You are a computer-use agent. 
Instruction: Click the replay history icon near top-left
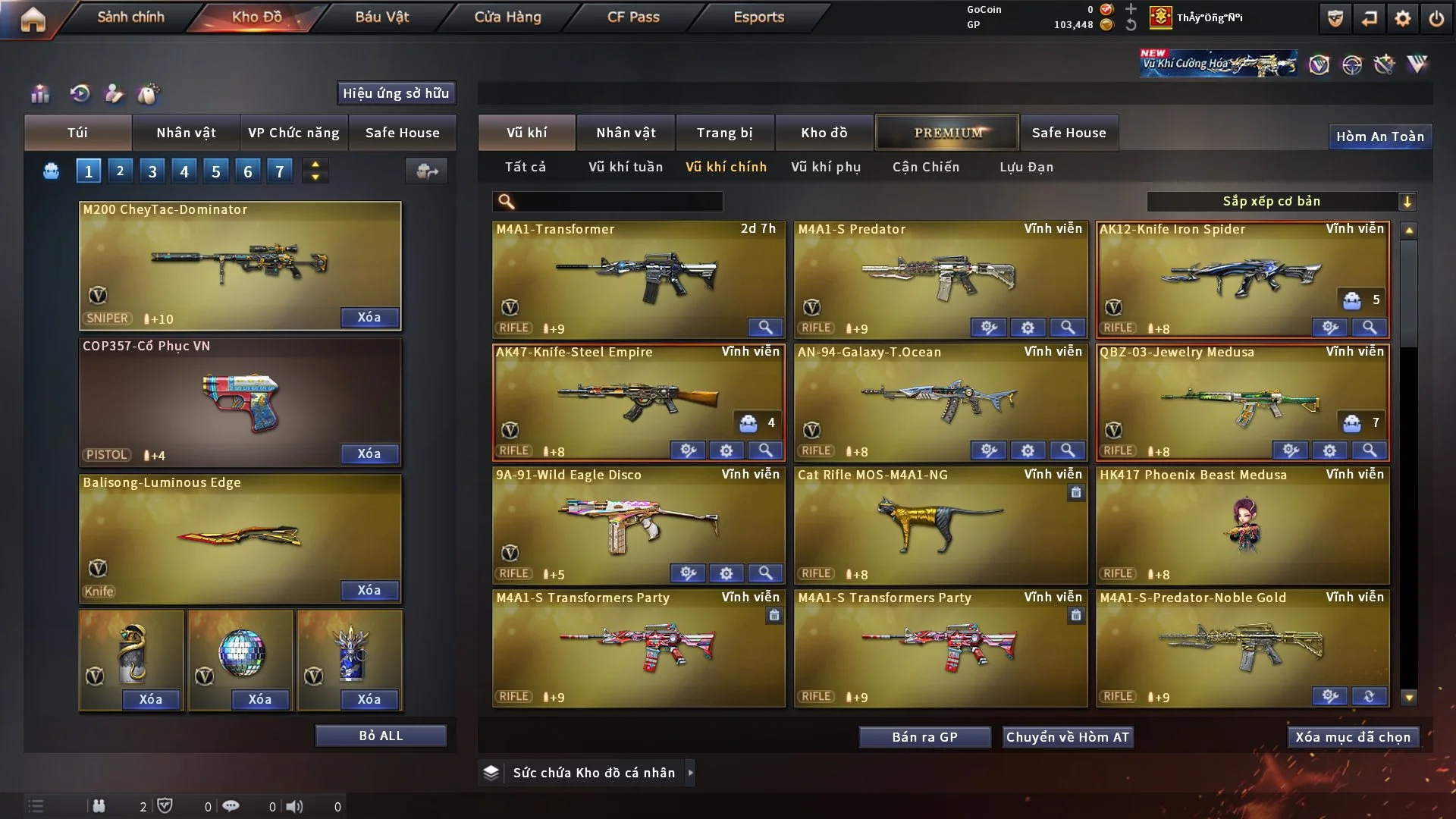[80, 93]
